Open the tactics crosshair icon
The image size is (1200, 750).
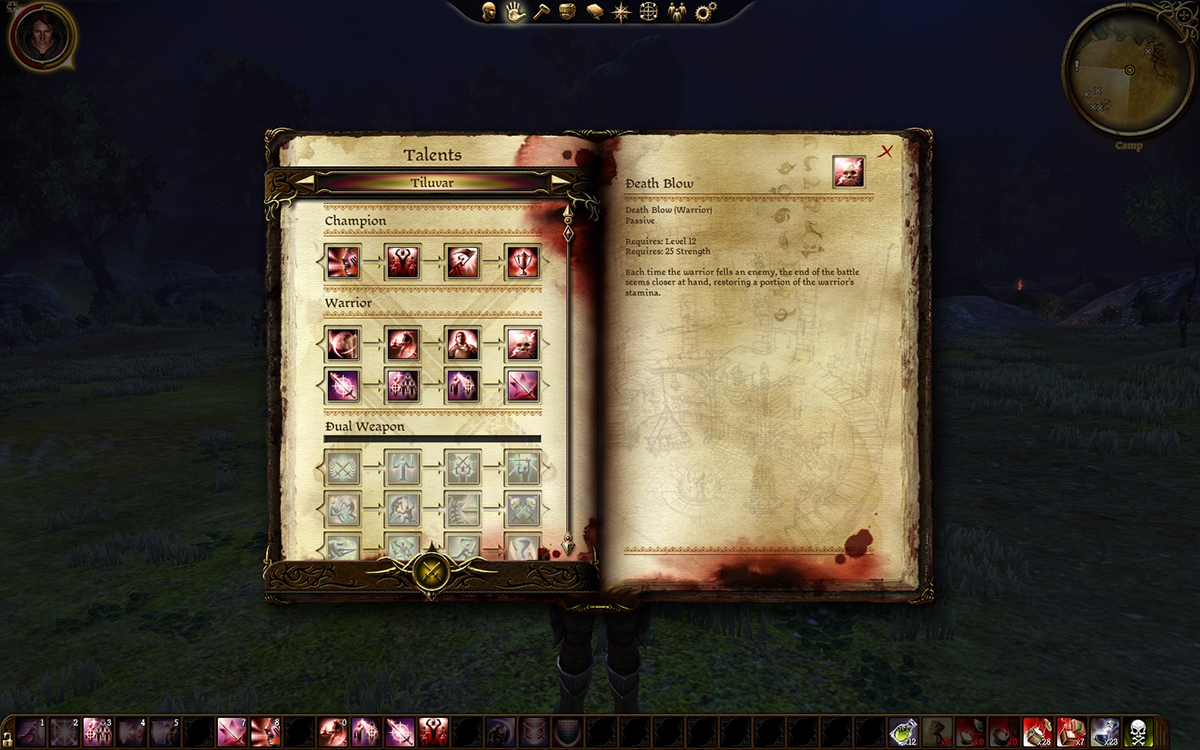[x=648, y=12]
